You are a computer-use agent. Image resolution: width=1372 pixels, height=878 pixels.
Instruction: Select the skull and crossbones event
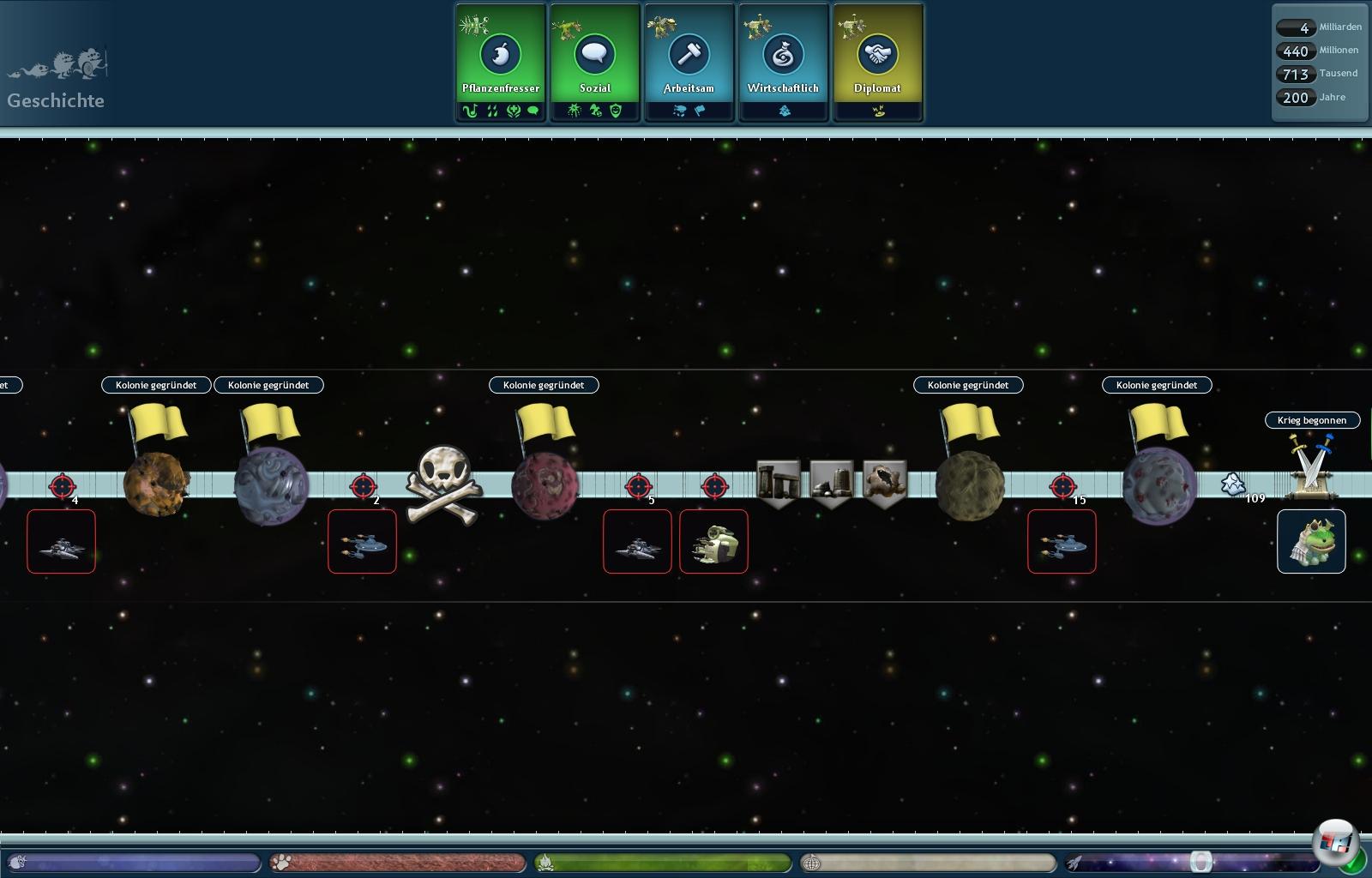coord(444,485)
